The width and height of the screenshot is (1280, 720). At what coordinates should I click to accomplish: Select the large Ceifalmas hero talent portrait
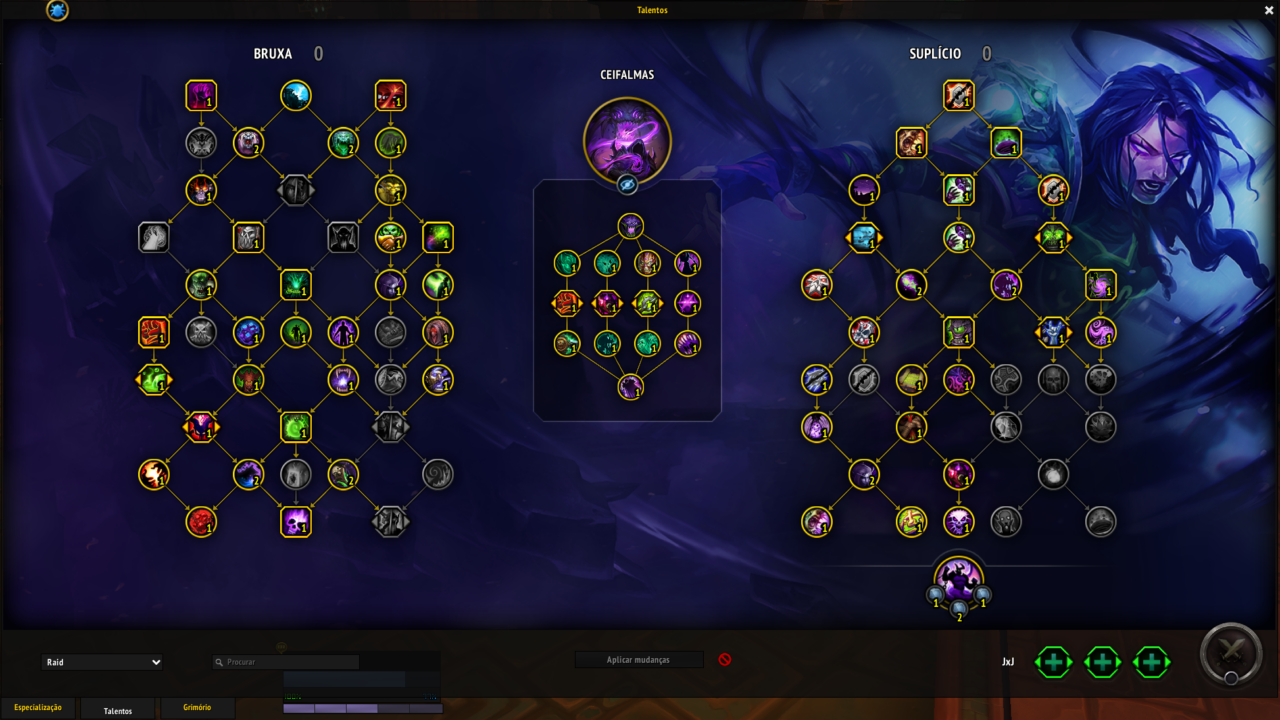tap(627, 141)
